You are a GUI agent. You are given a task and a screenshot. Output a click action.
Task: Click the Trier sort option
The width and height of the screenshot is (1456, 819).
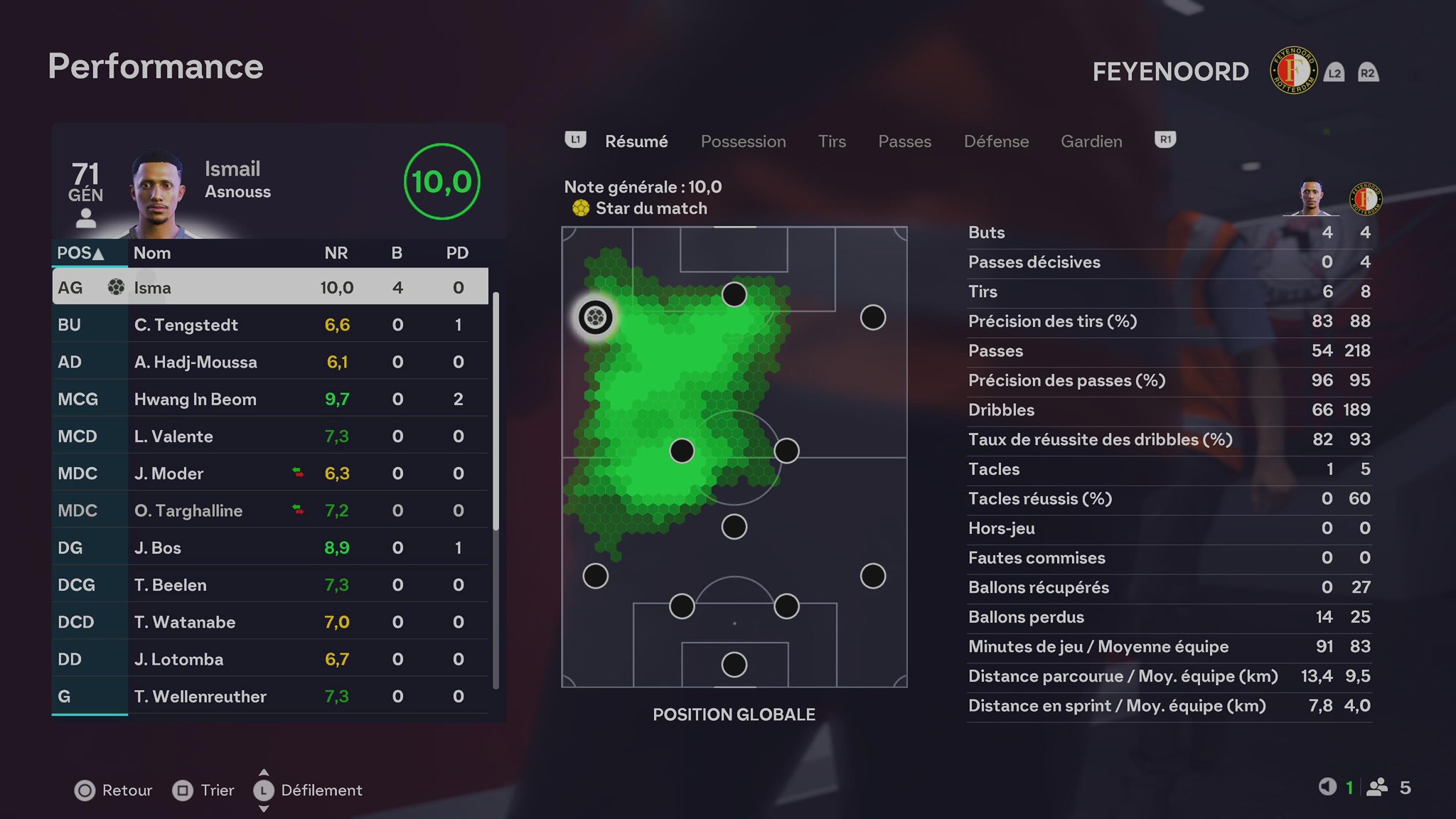[203, 791]
